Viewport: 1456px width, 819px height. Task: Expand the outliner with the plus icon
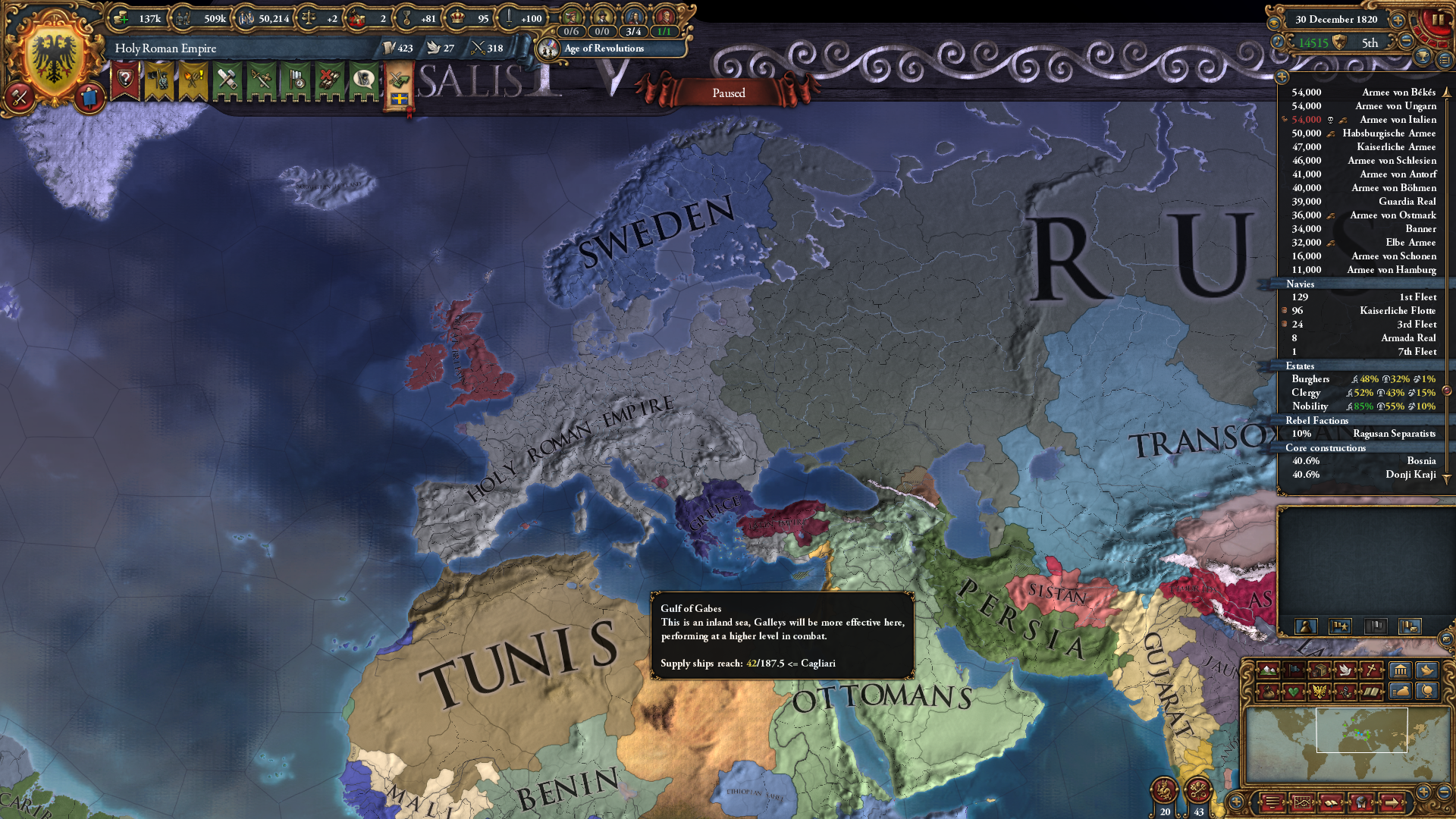1398,20
